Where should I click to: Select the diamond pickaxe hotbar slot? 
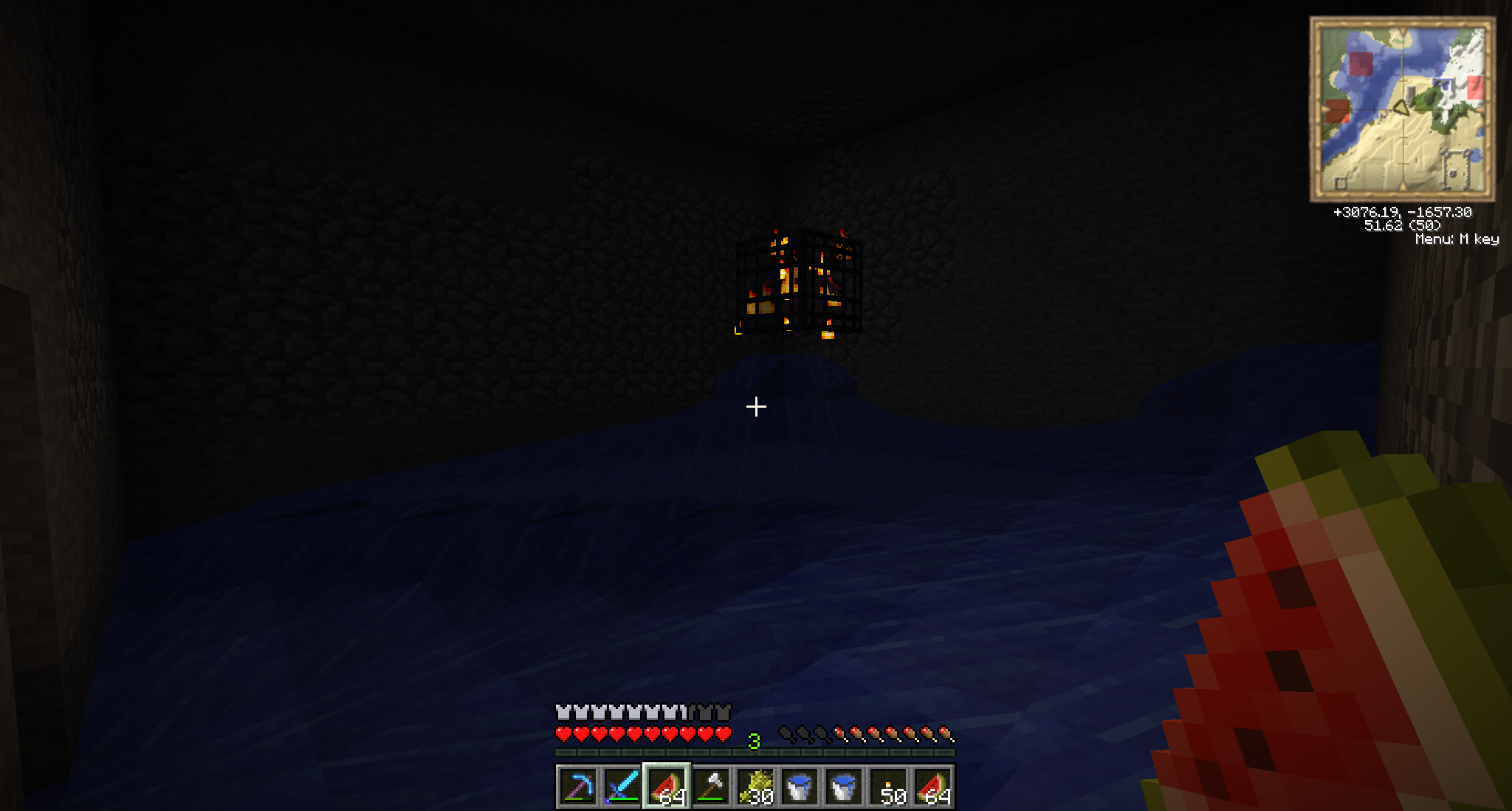tap(578, 787)
